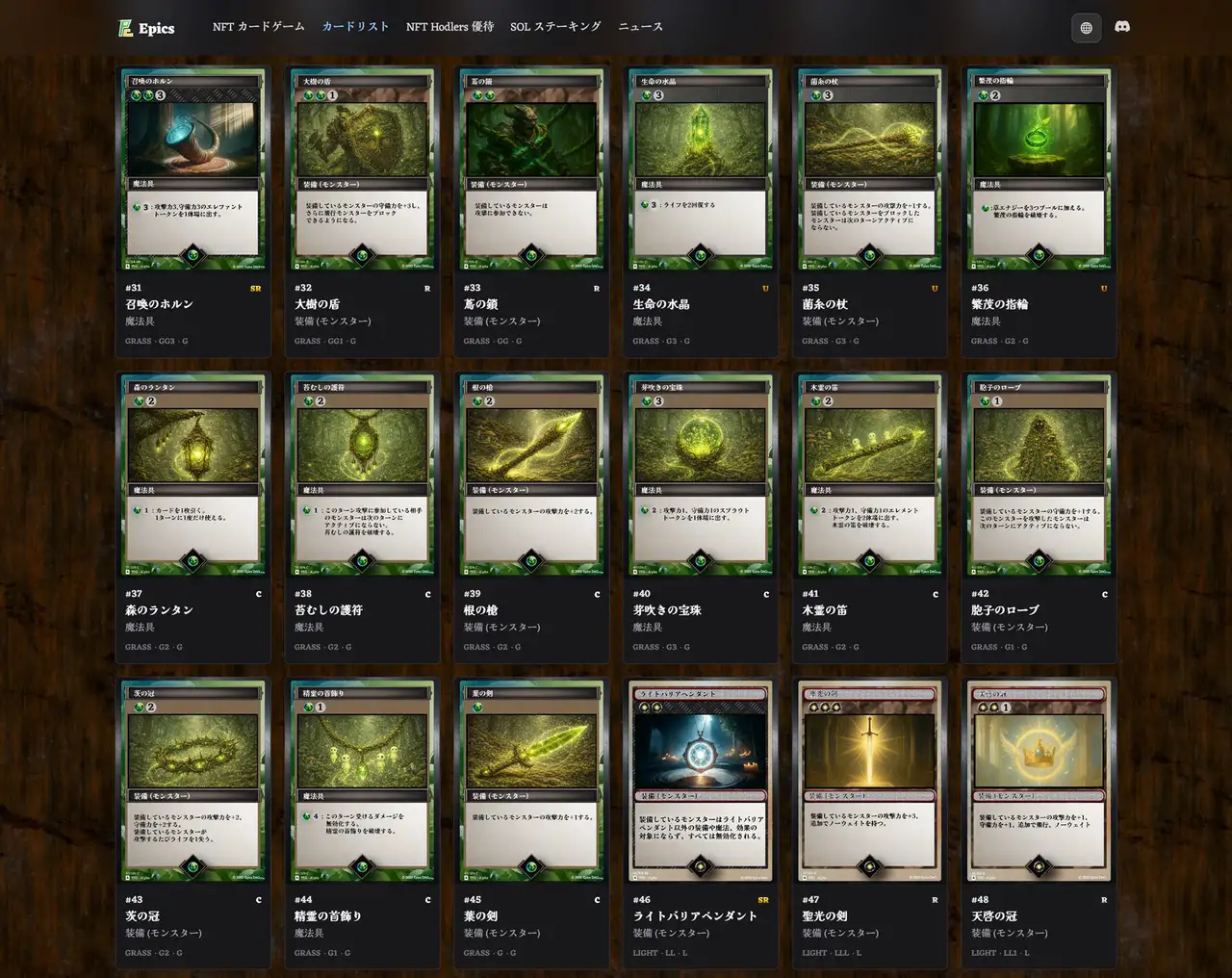
Task: Open the language selector globe icon
Action: coord(1086,28)
